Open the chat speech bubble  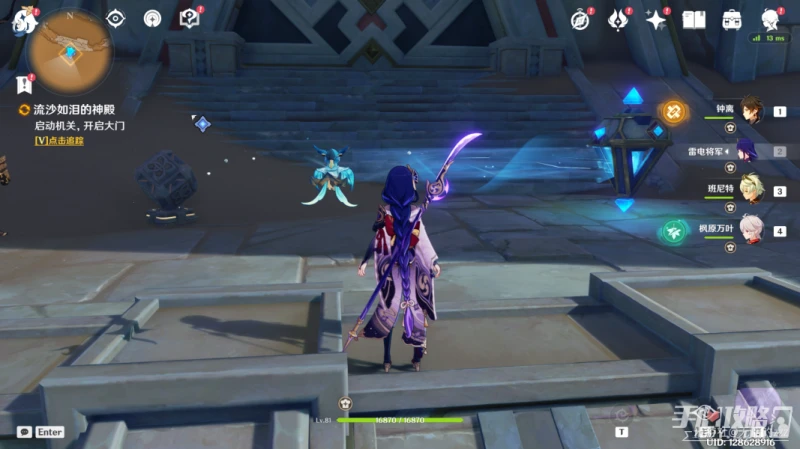click(23, 432)
